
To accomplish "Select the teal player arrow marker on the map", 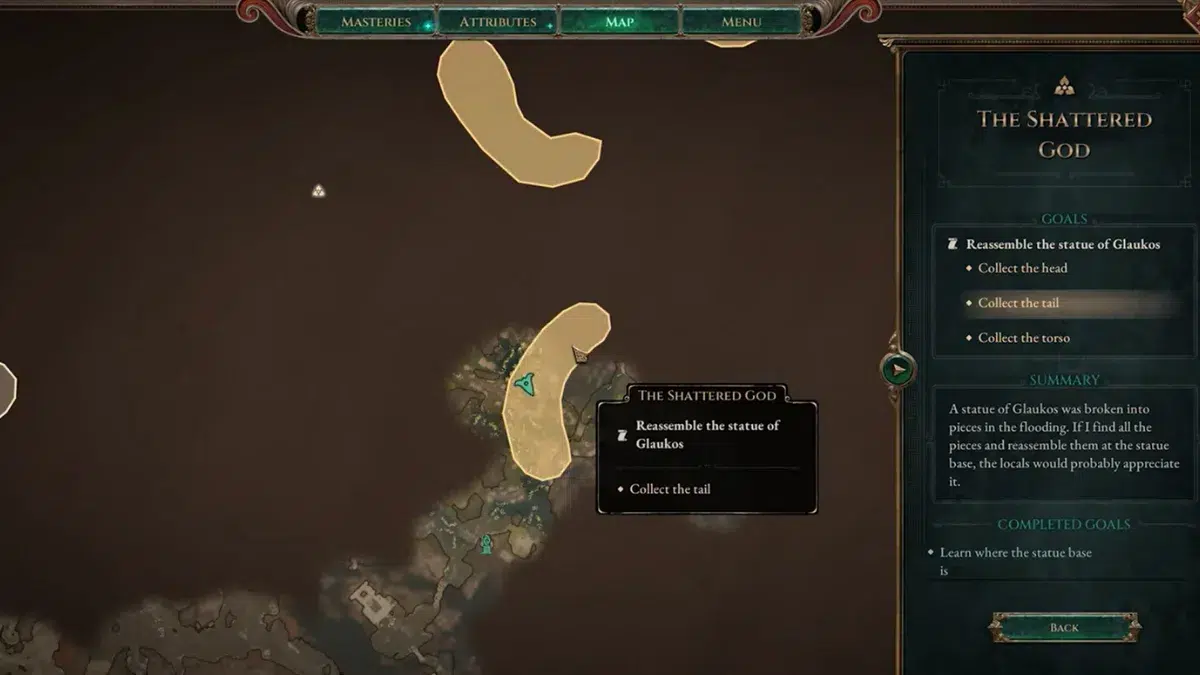I will click(524, 381).
